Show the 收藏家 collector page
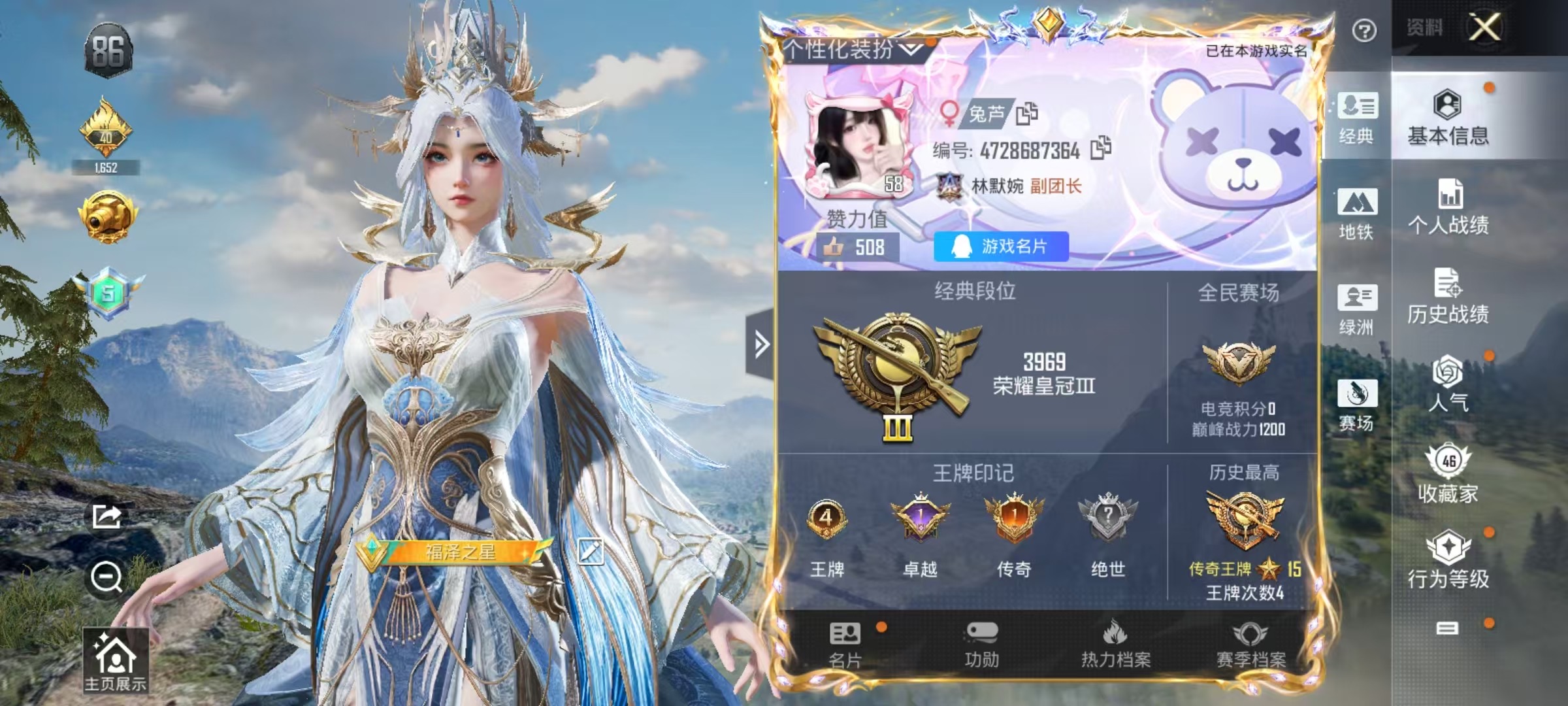Screen dimensions: 1568x706 pyautogui.click(x=1448, y=474)
